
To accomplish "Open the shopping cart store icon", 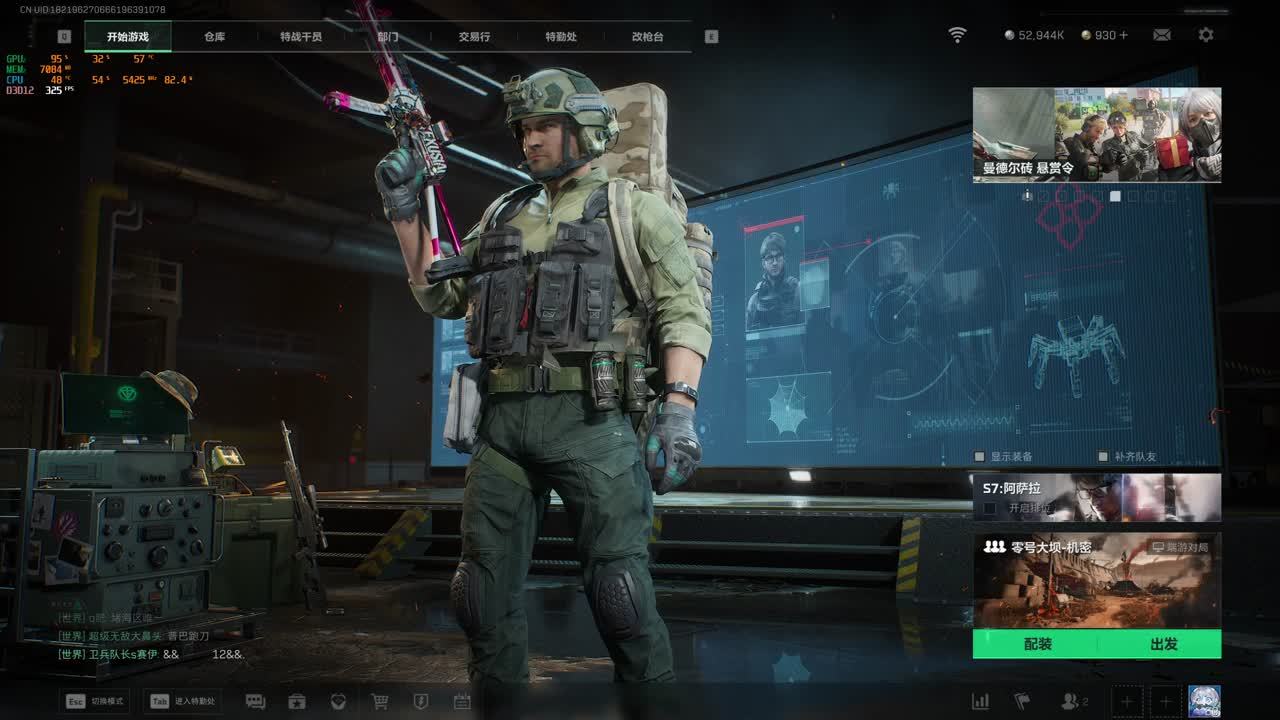I will tap(380, 702).
